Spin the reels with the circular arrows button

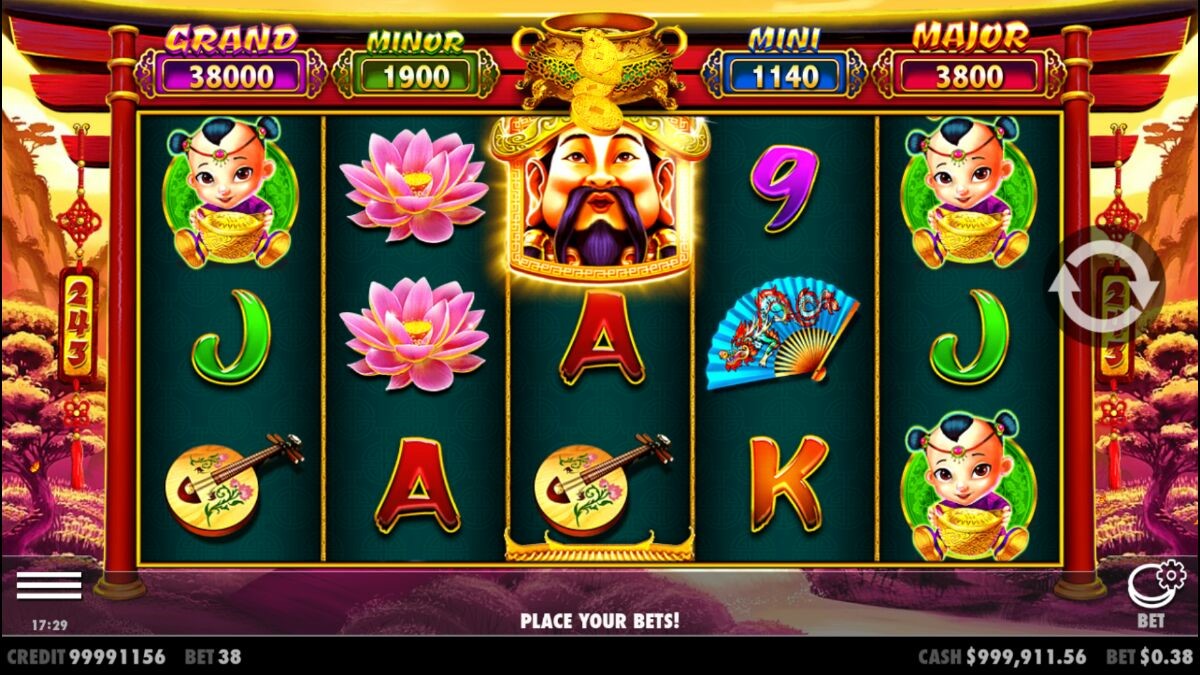point(1104,285)
